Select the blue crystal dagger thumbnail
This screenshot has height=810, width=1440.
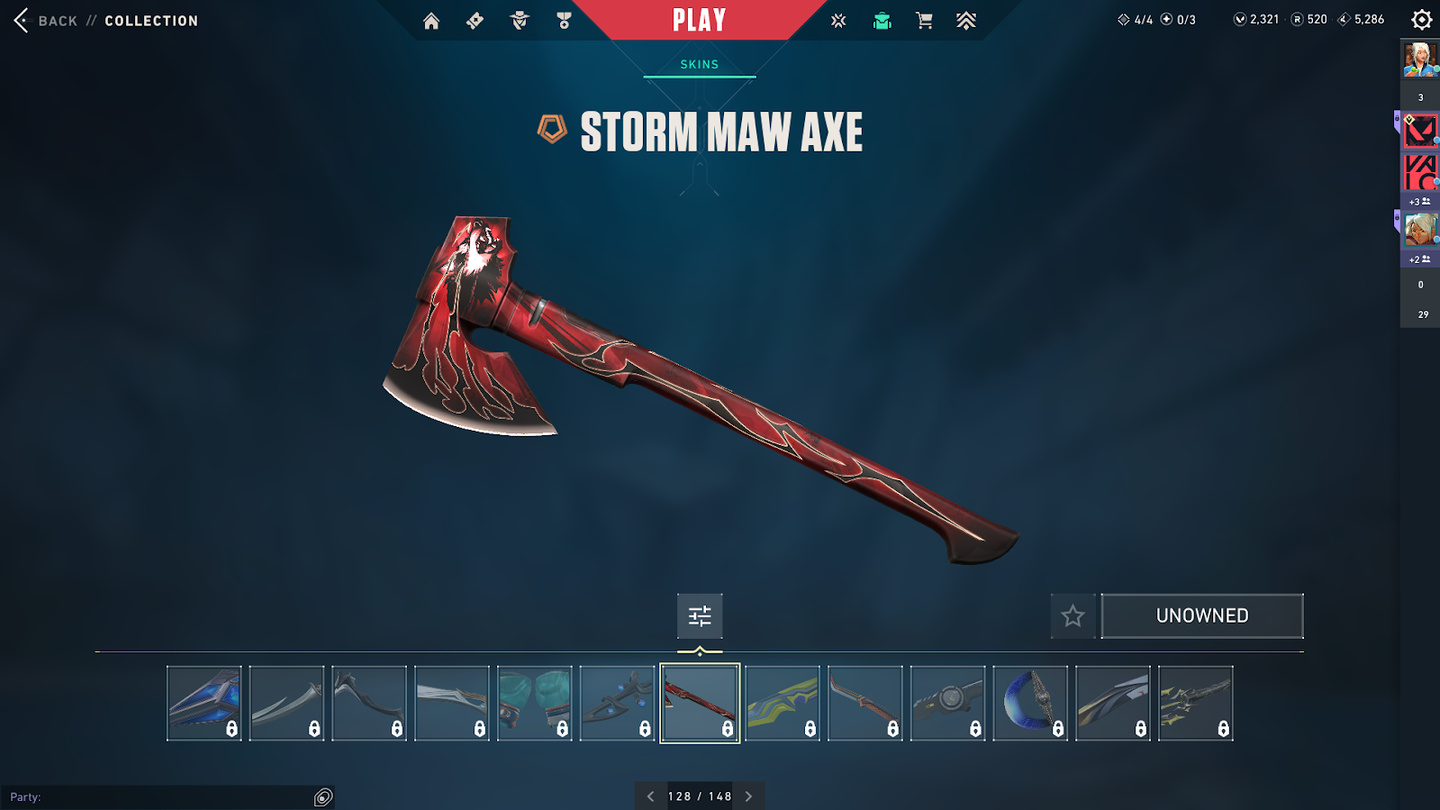point(204,703)
